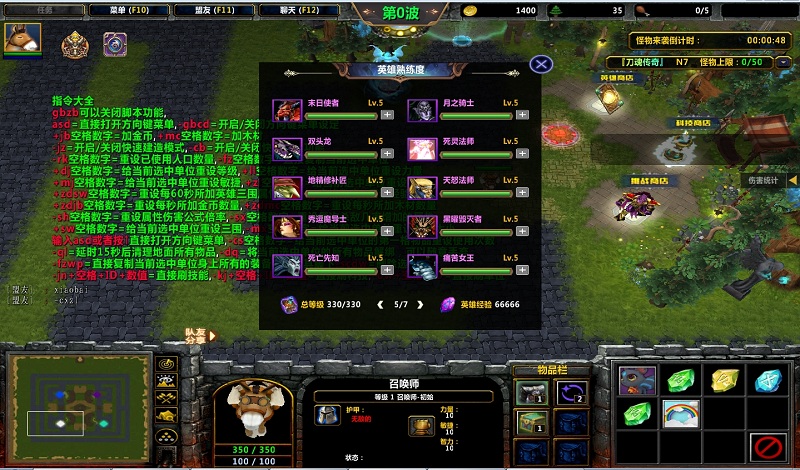Open the 伤害统计 damage statistics panel
The height and width of the screenshot is (470, 800).
point(763,181)
